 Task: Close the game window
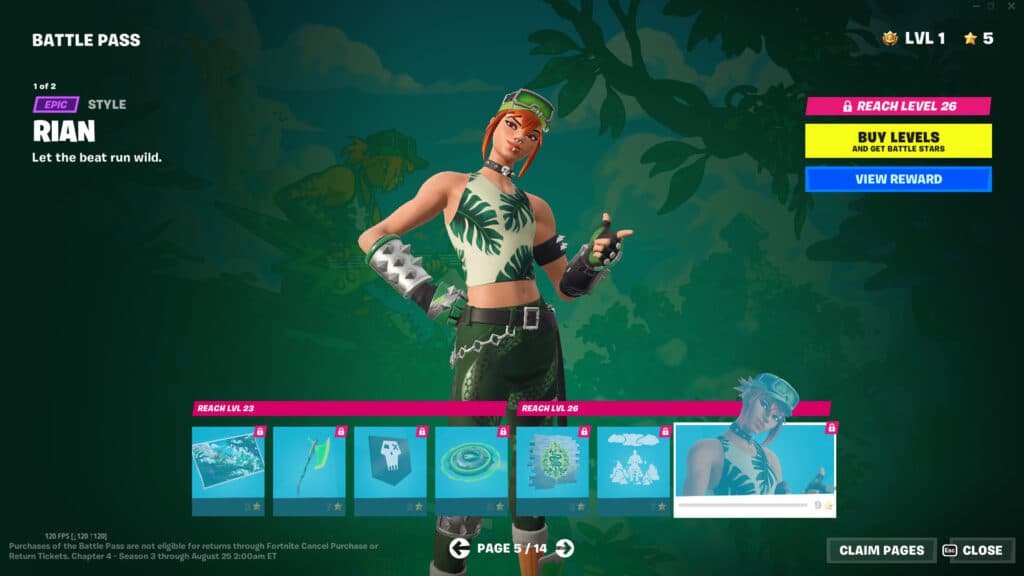click(1011, 6)
